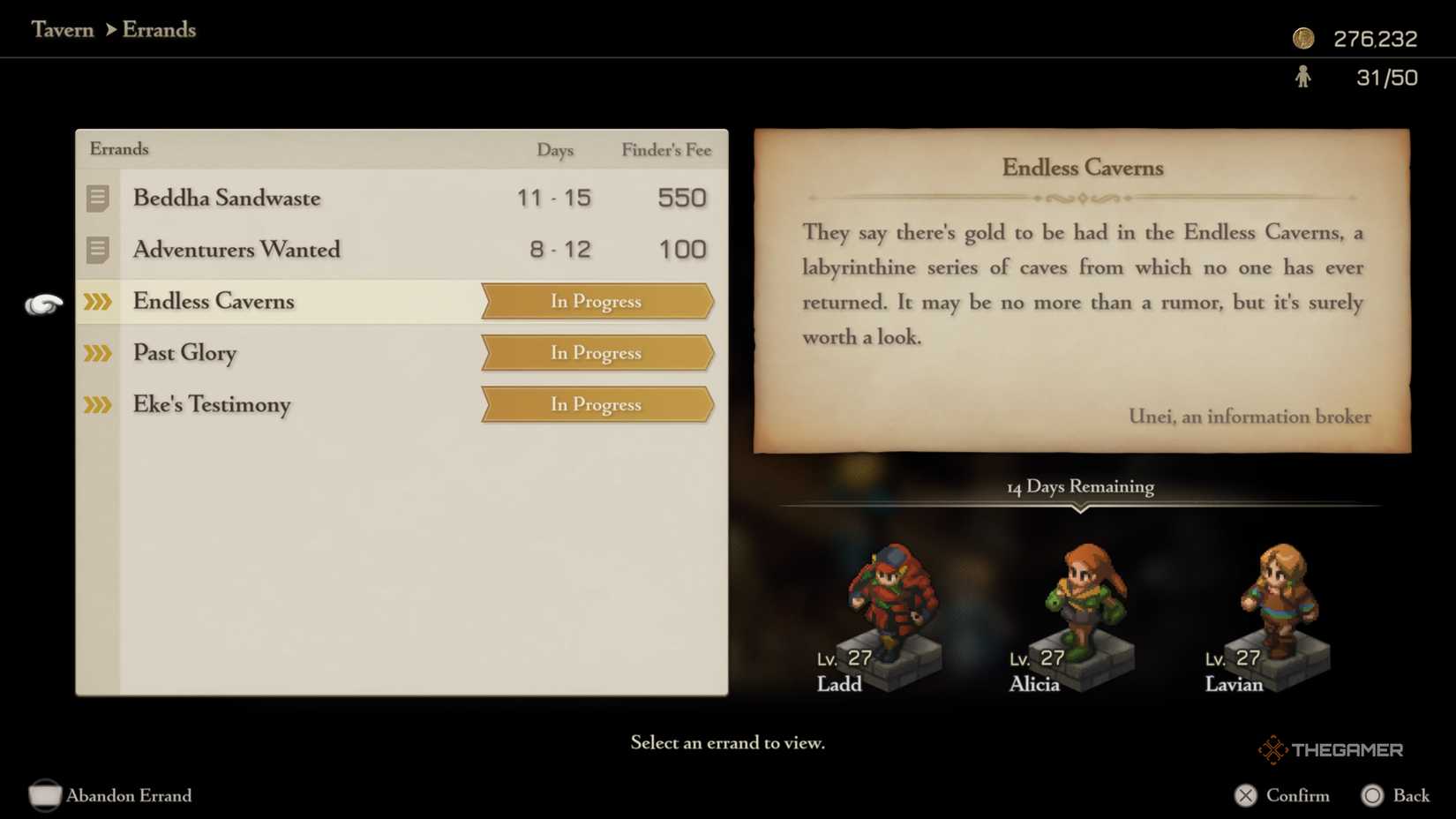Toggle the In Progress banner for Past Glory
This screenshot has width=1456, height=819.
[x=596, y=353]
